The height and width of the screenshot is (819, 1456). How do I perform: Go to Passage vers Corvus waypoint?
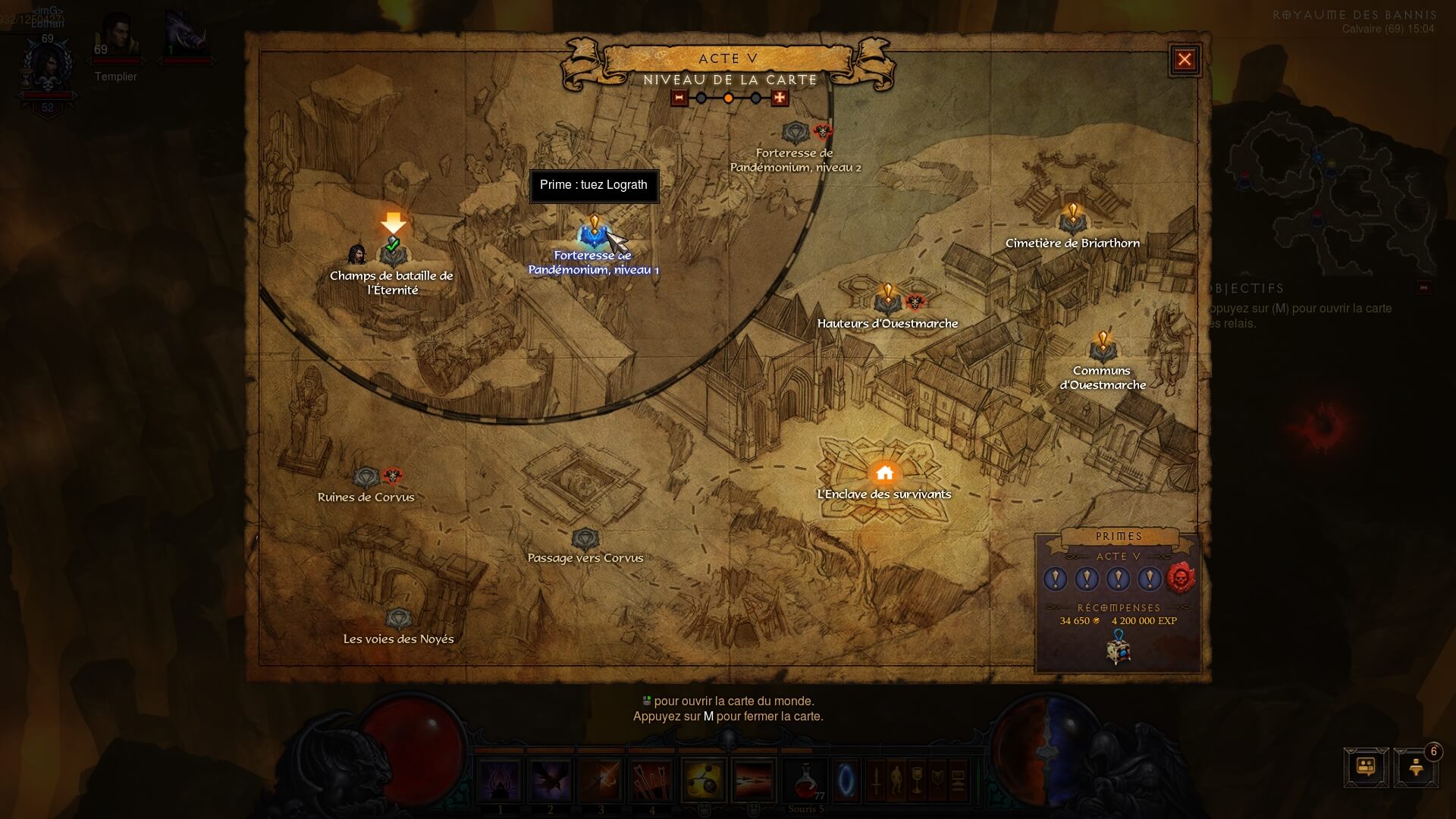point(585,539)
